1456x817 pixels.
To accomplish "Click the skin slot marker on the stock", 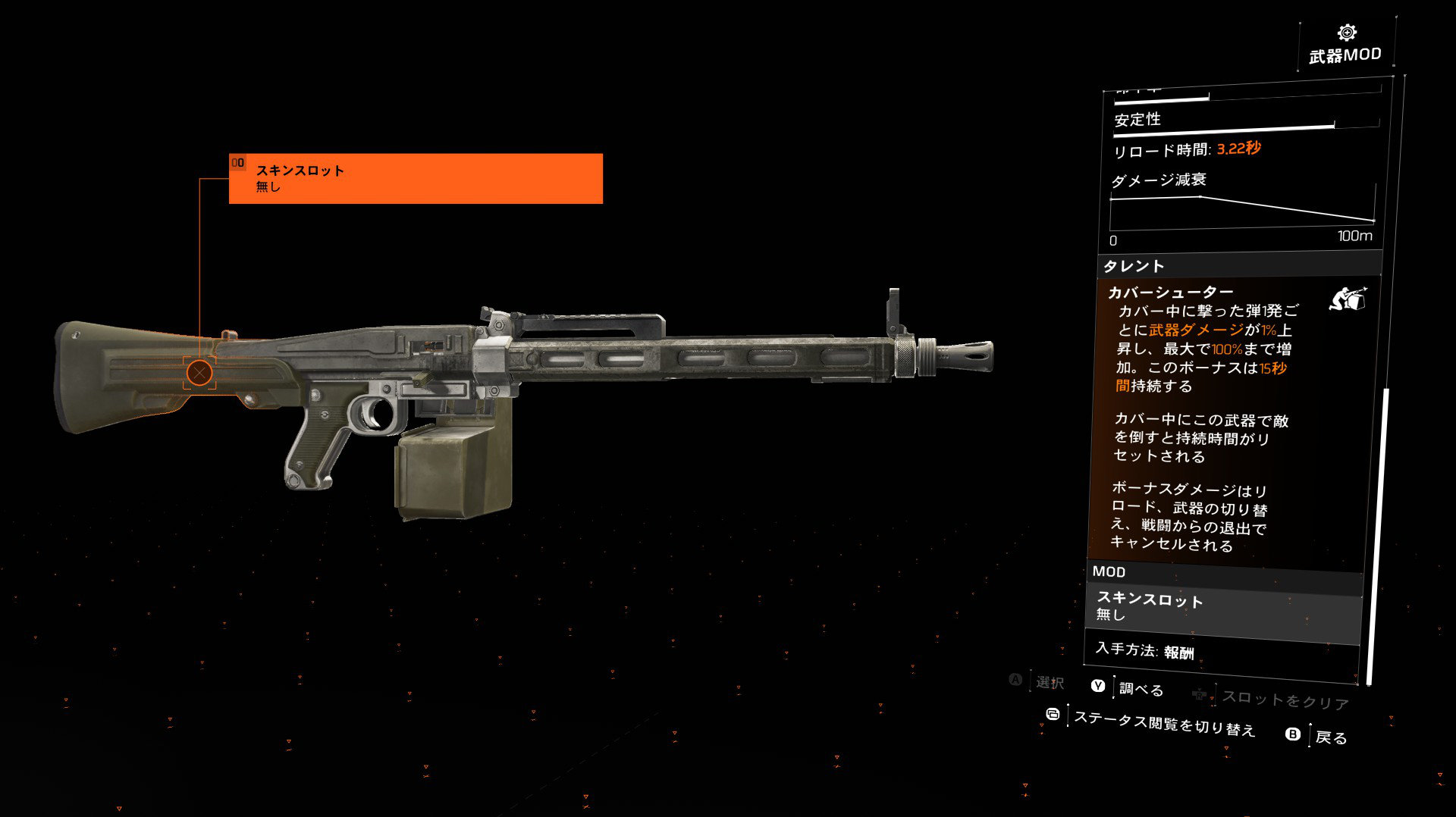I will 199,373.
